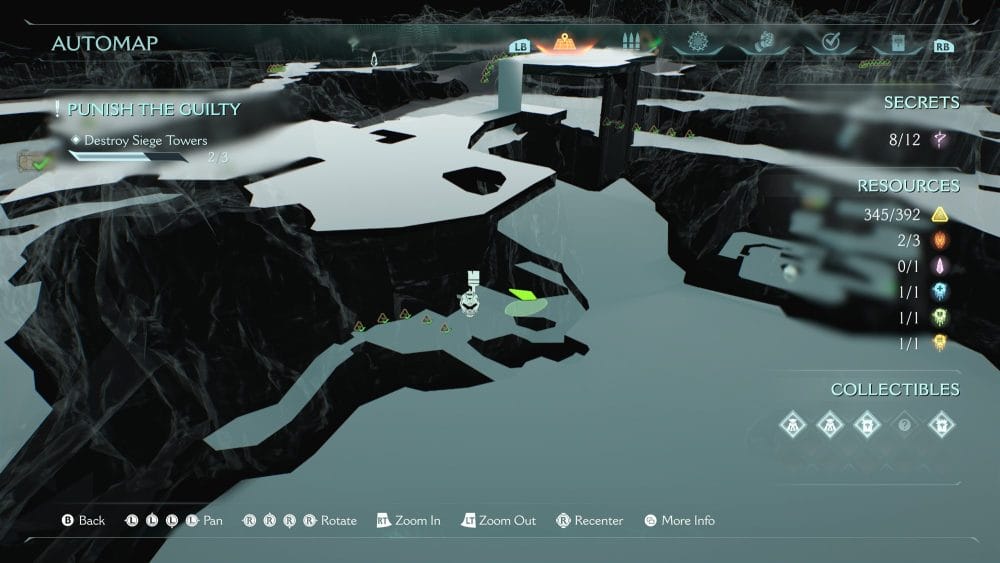The height and width of the screenshot is (563, 1000).
Task: Switch to the gauntlet fist tab
Action: [x=762, y=44]
